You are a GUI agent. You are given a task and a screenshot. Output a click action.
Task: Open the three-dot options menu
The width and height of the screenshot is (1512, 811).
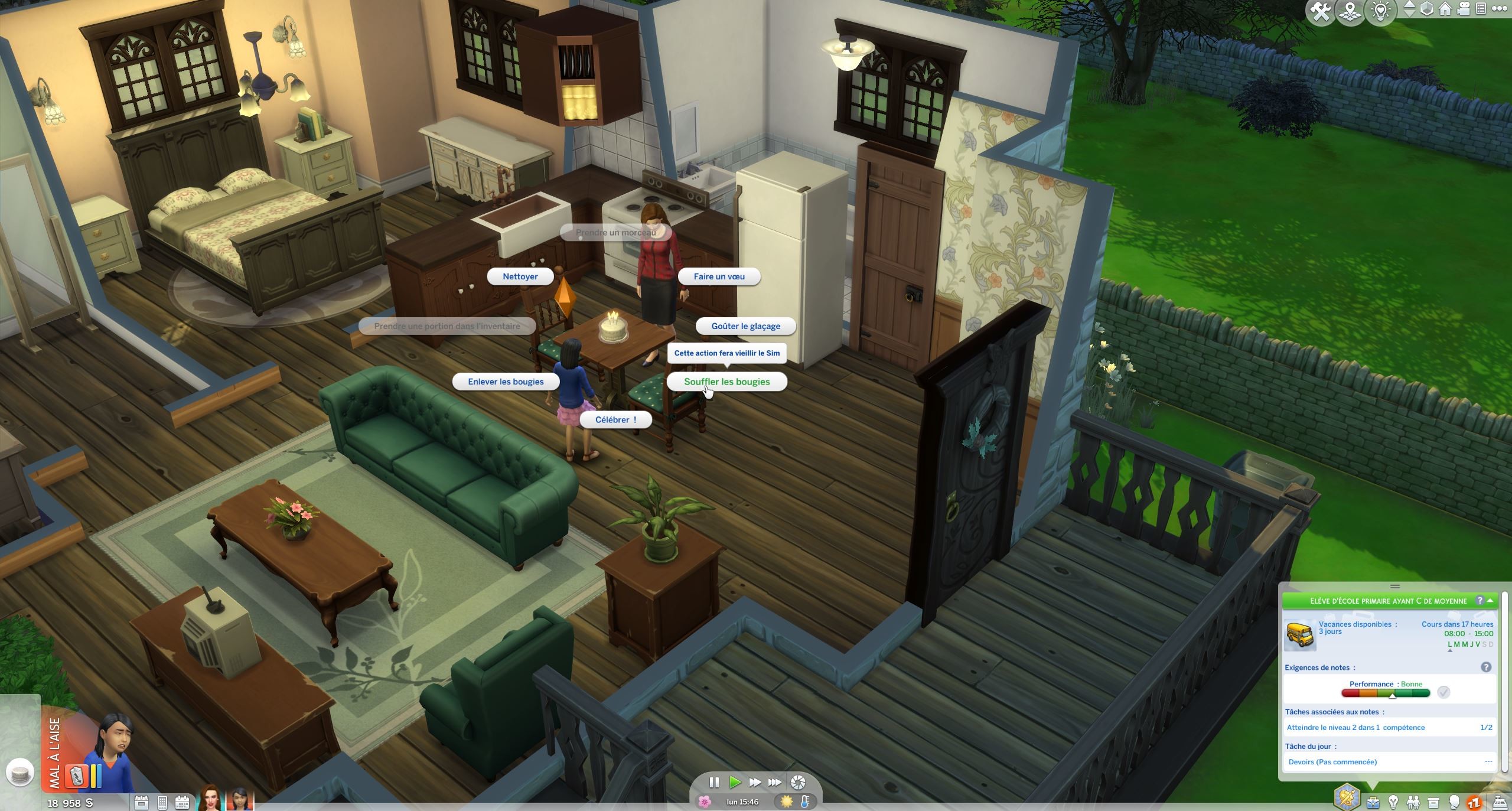tap(1498, 8)
